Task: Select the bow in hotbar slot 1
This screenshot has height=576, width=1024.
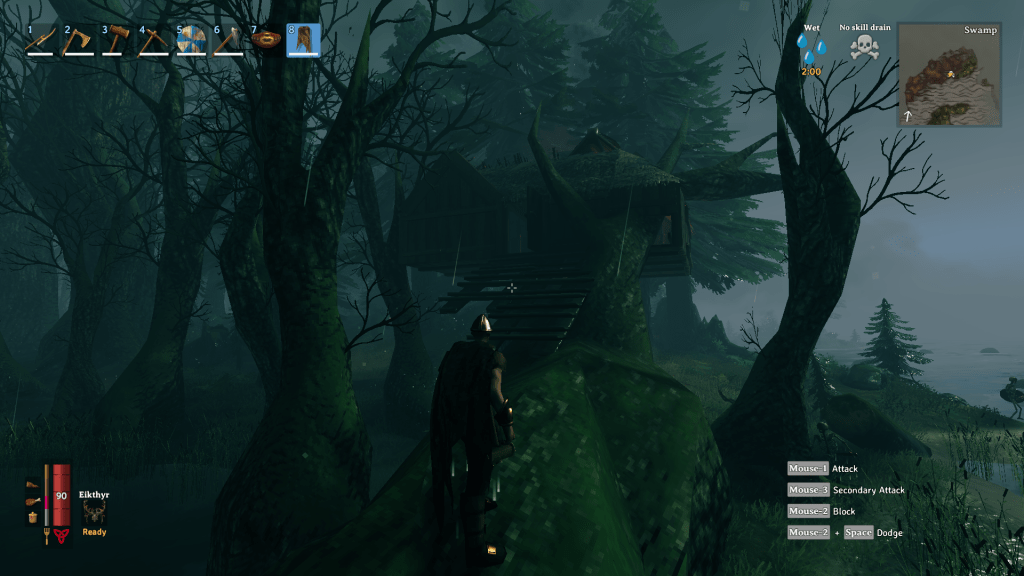Action: pyautogui.click(x=41, y=40)
